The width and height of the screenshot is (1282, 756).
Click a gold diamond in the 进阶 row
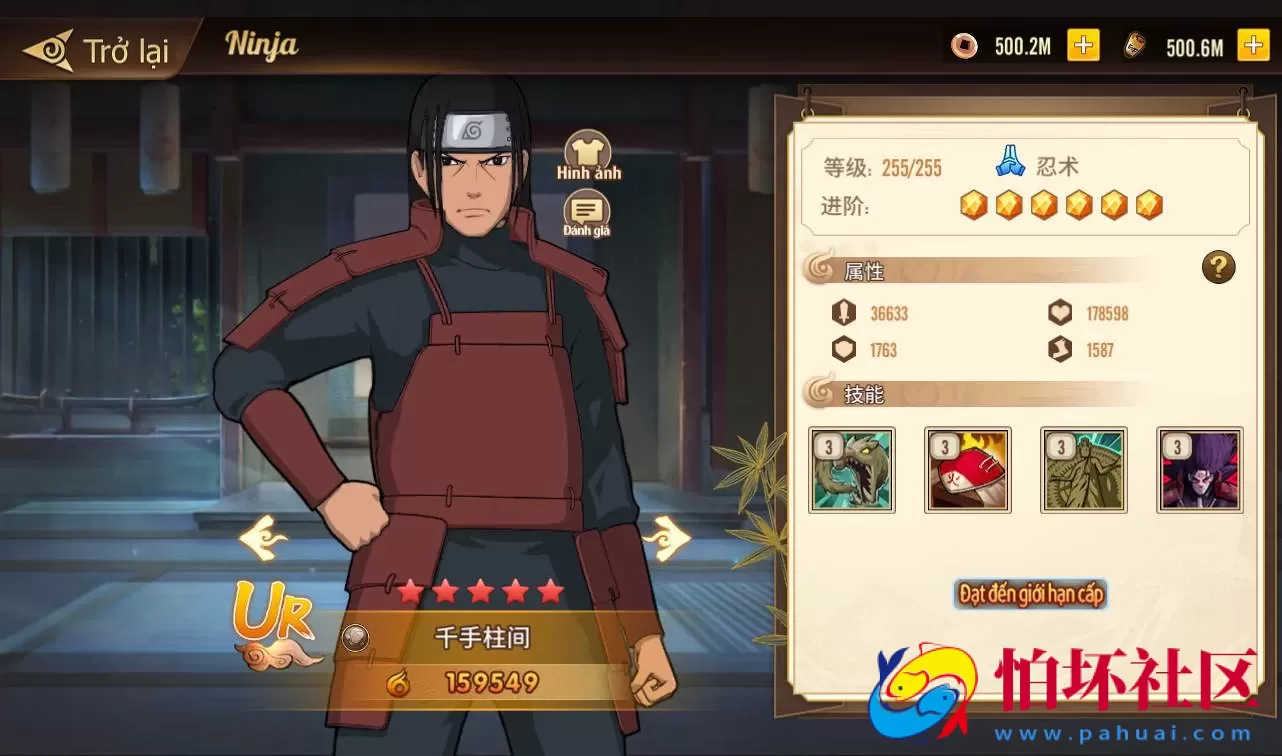click(x=974, y=205)
